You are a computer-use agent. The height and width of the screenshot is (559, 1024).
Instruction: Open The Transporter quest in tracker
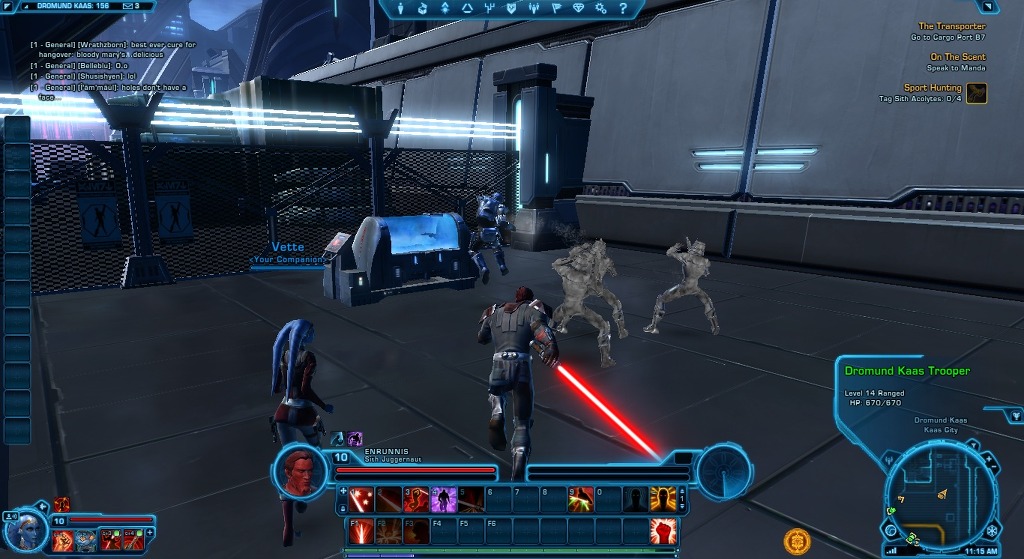pos(951,27)
